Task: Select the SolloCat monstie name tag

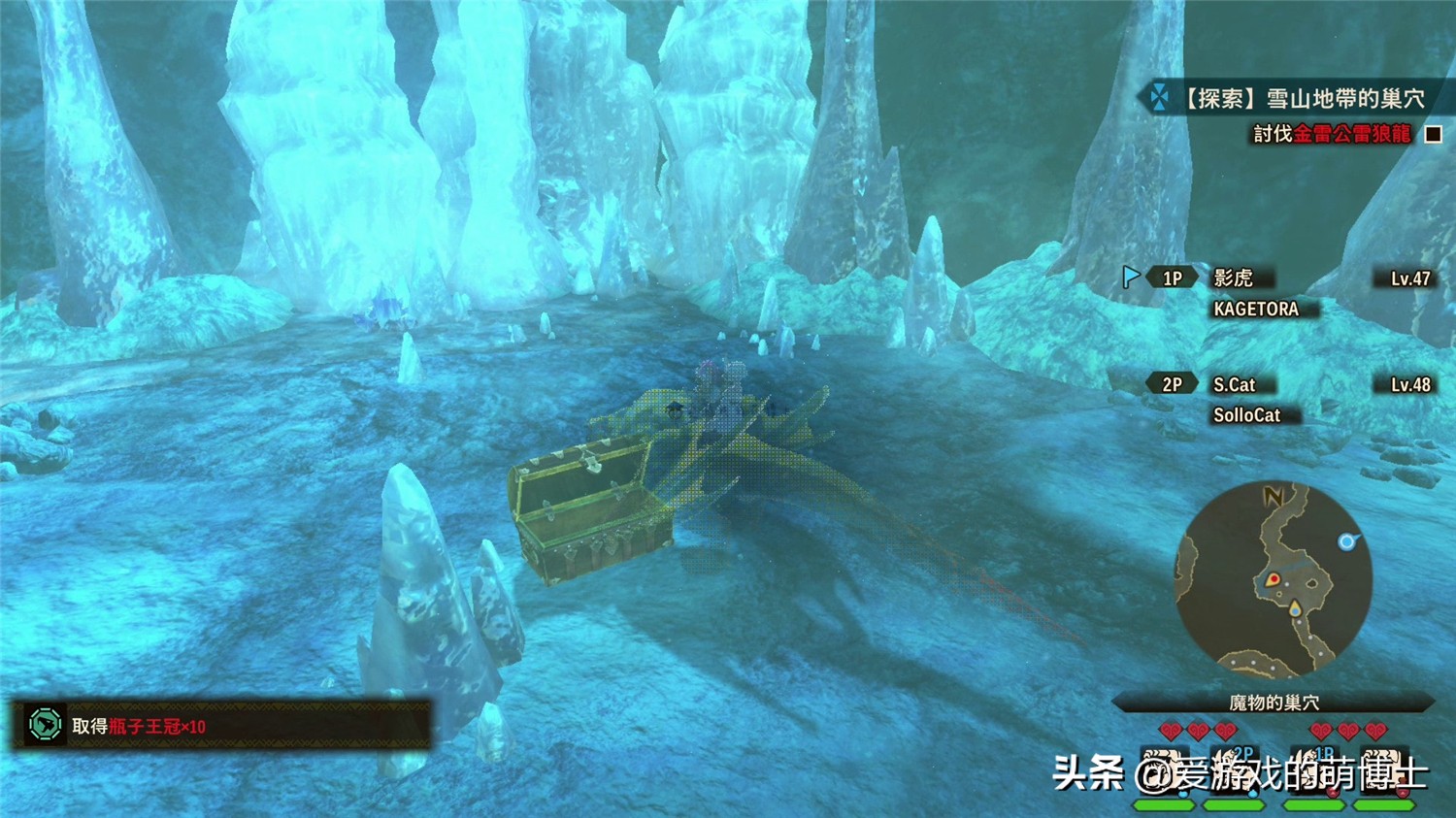Action: [x=1246, y=415]
